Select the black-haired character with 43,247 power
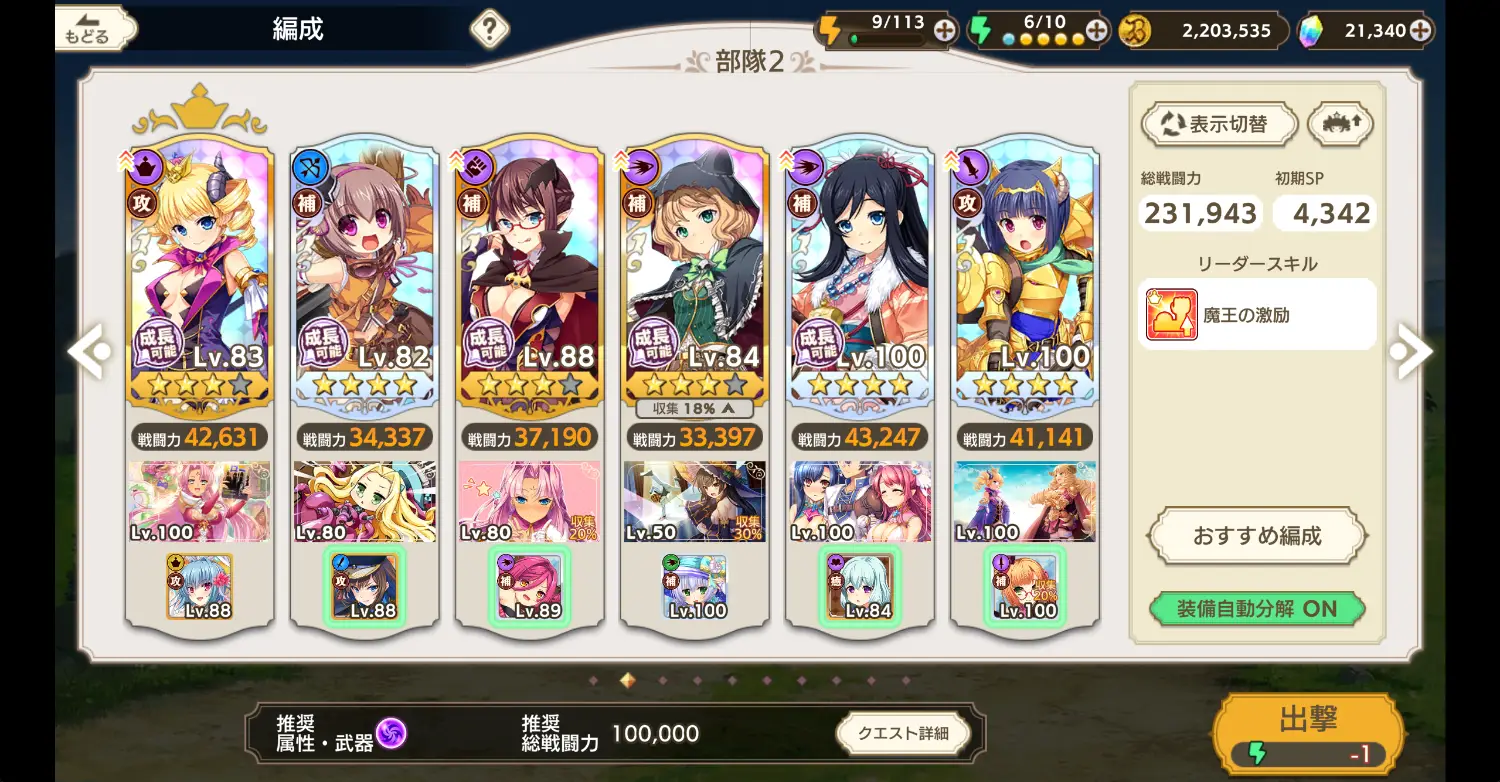1500x782 pixels. click(x=860, y=270)
